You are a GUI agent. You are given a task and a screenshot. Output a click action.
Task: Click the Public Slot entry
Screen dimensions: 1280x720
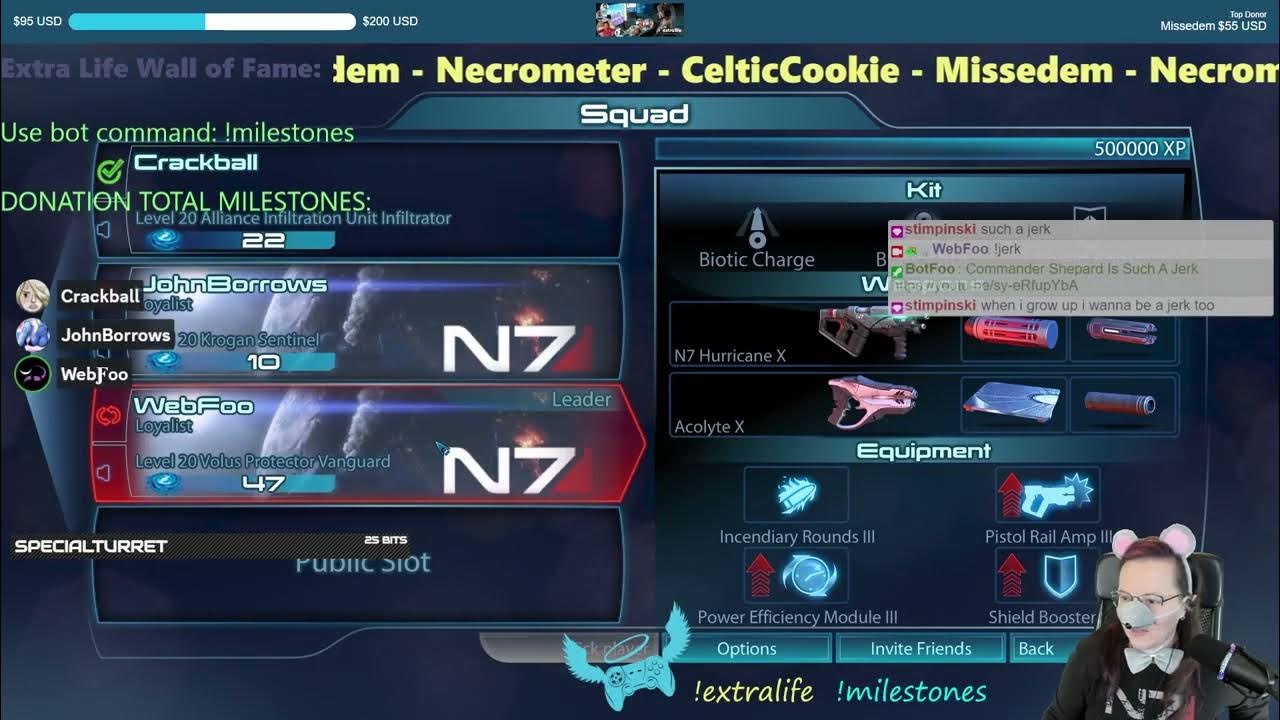[x=364, y=562]
